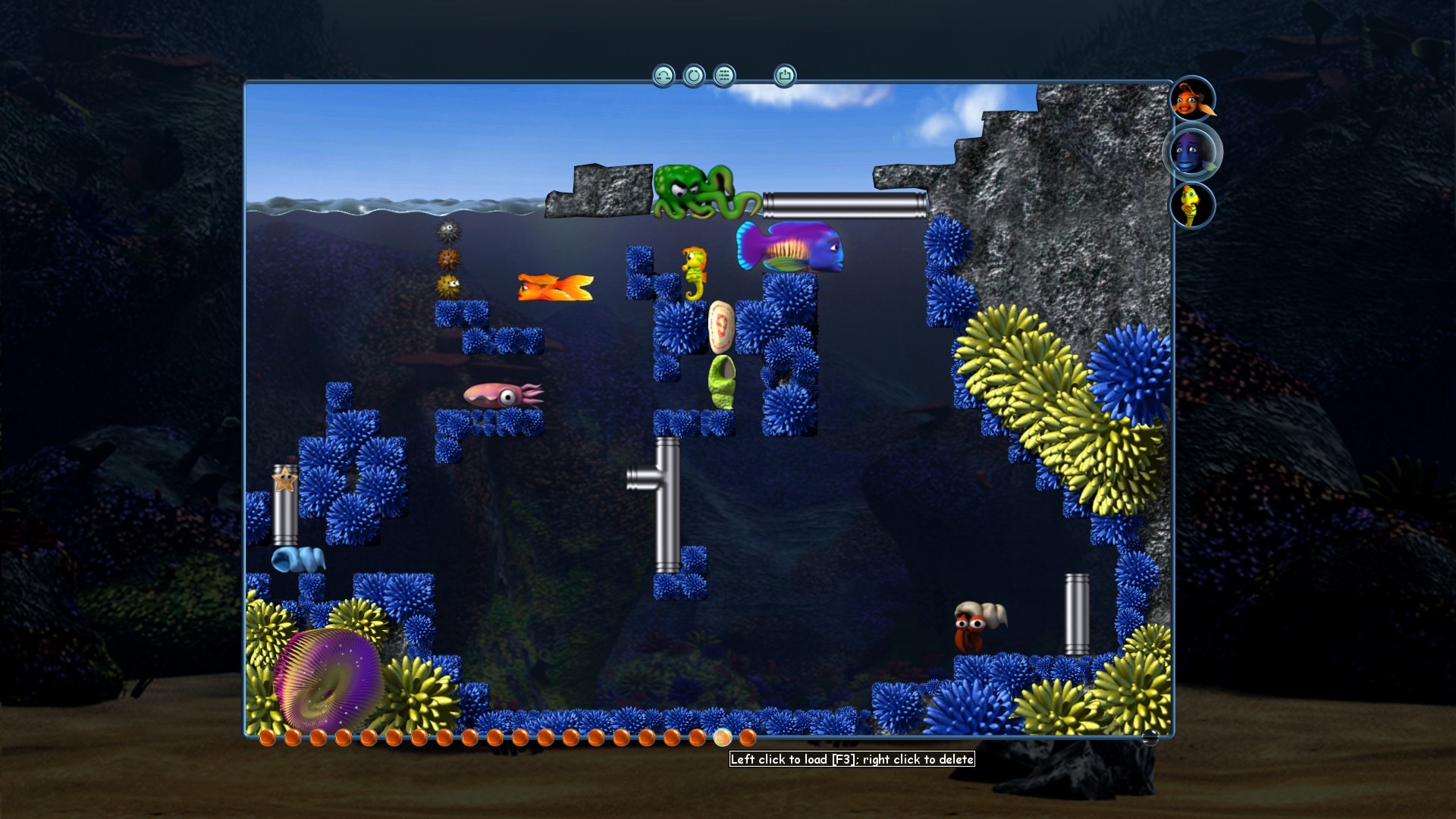
Task: Load the highlighted save point orb
Action: 722,737
